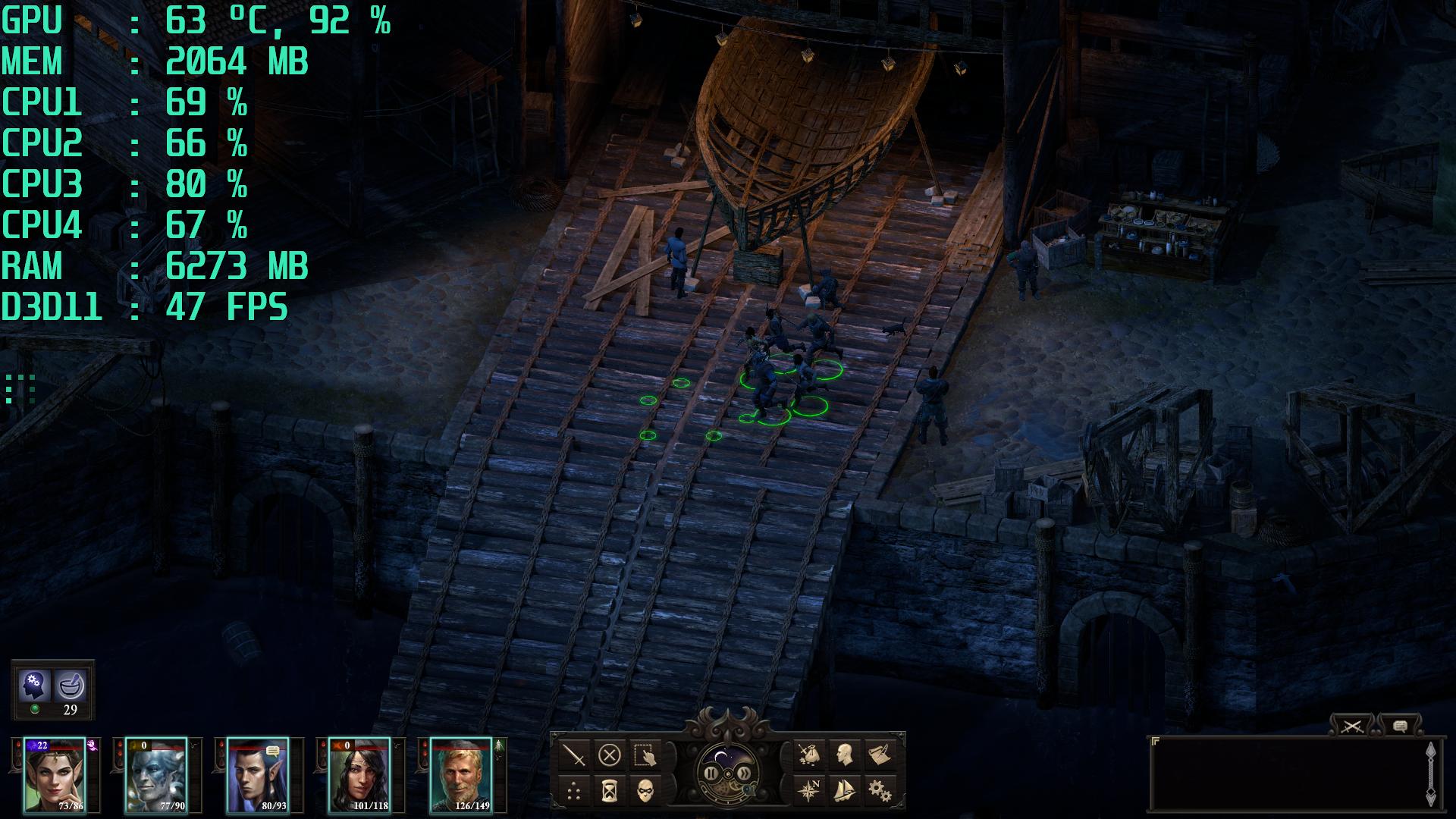Image resolution: width=1456 pixels, height=819 pixels.
Task: Open the area map compass icon
Action: click(x=809, y=791)
